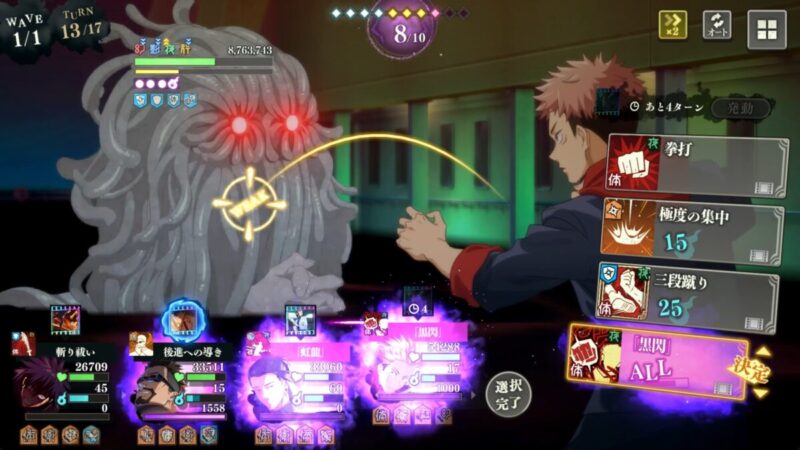
Task: Open the grid menu button
Action: click(x=766, y=29)
